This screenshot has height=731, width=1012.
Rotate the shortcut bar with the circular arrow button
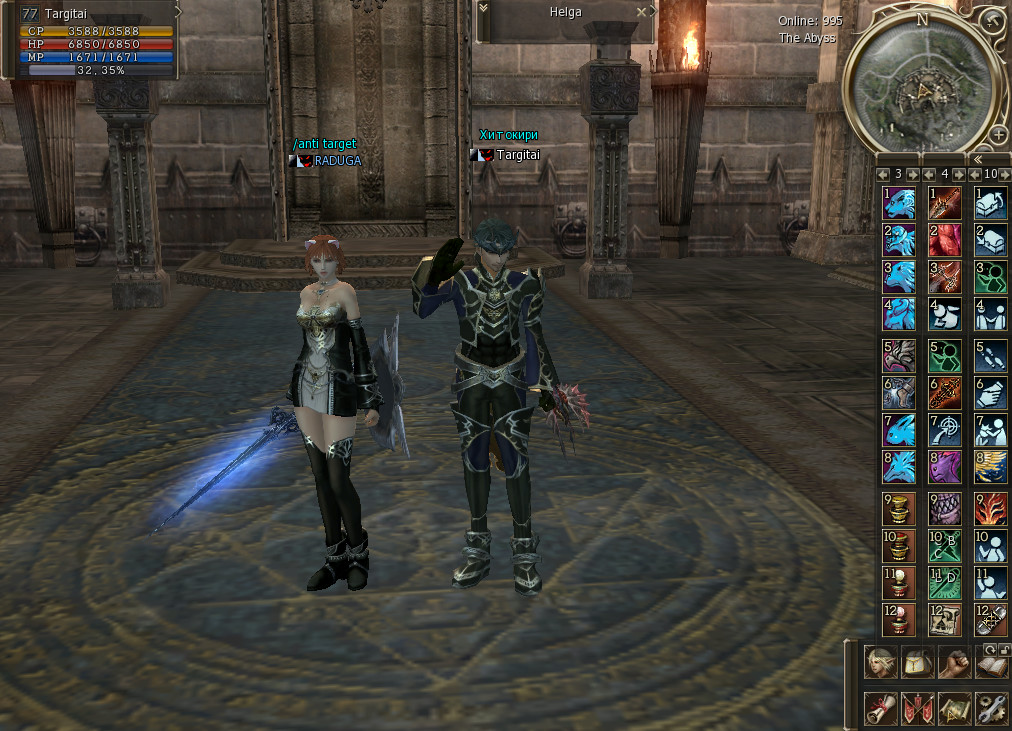tap(988, 649)
